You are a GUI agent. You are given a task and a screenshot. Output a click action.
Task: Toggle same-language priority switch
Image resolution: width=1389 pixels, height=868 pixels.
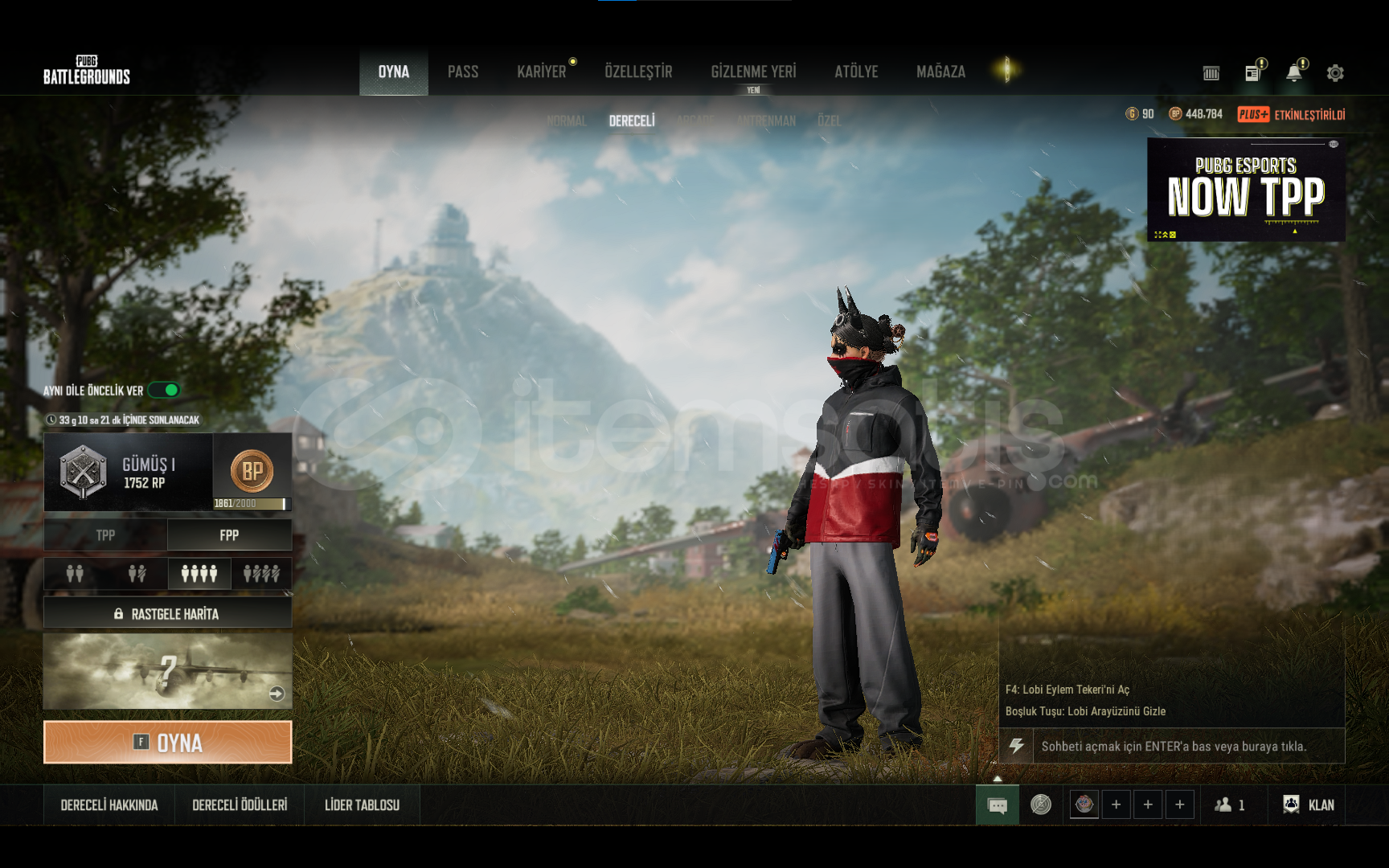pos(165,391)
